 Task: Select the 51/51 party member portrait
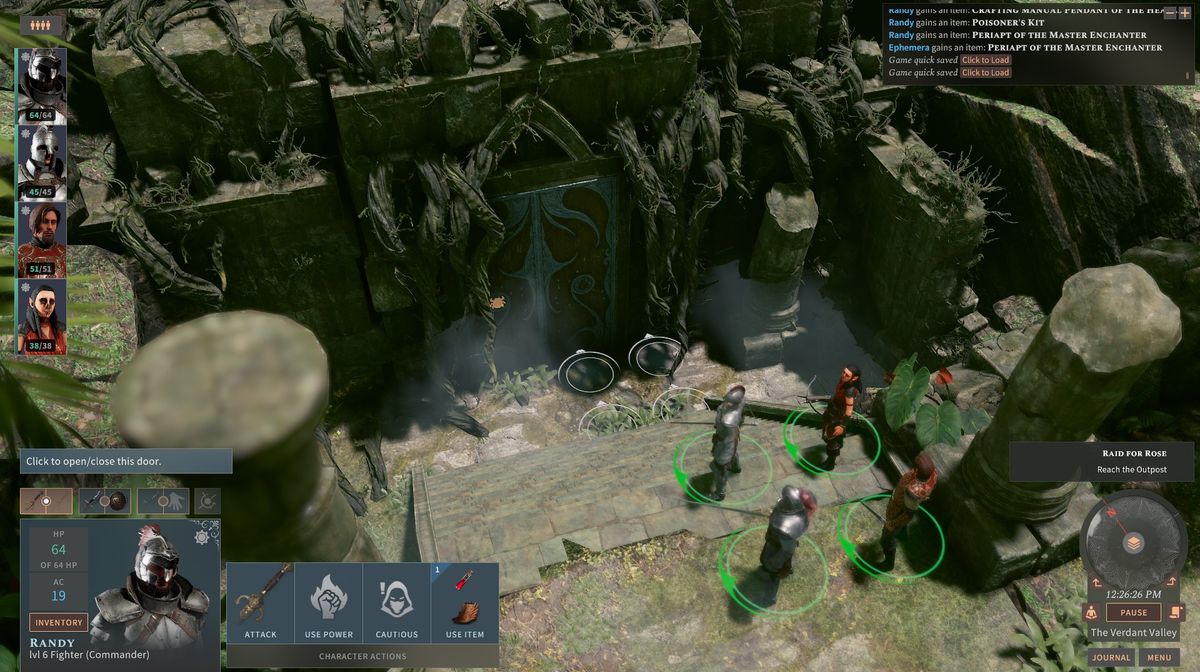(42, 239)
